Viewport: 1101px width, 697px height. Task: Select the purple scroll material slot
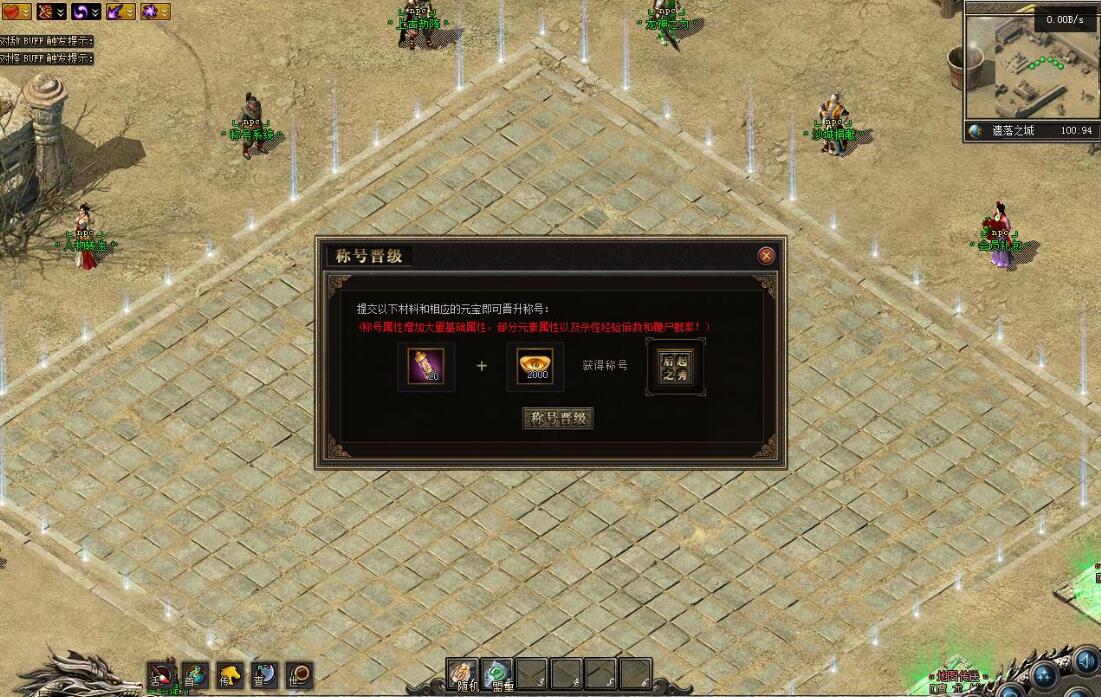[426, 366]
